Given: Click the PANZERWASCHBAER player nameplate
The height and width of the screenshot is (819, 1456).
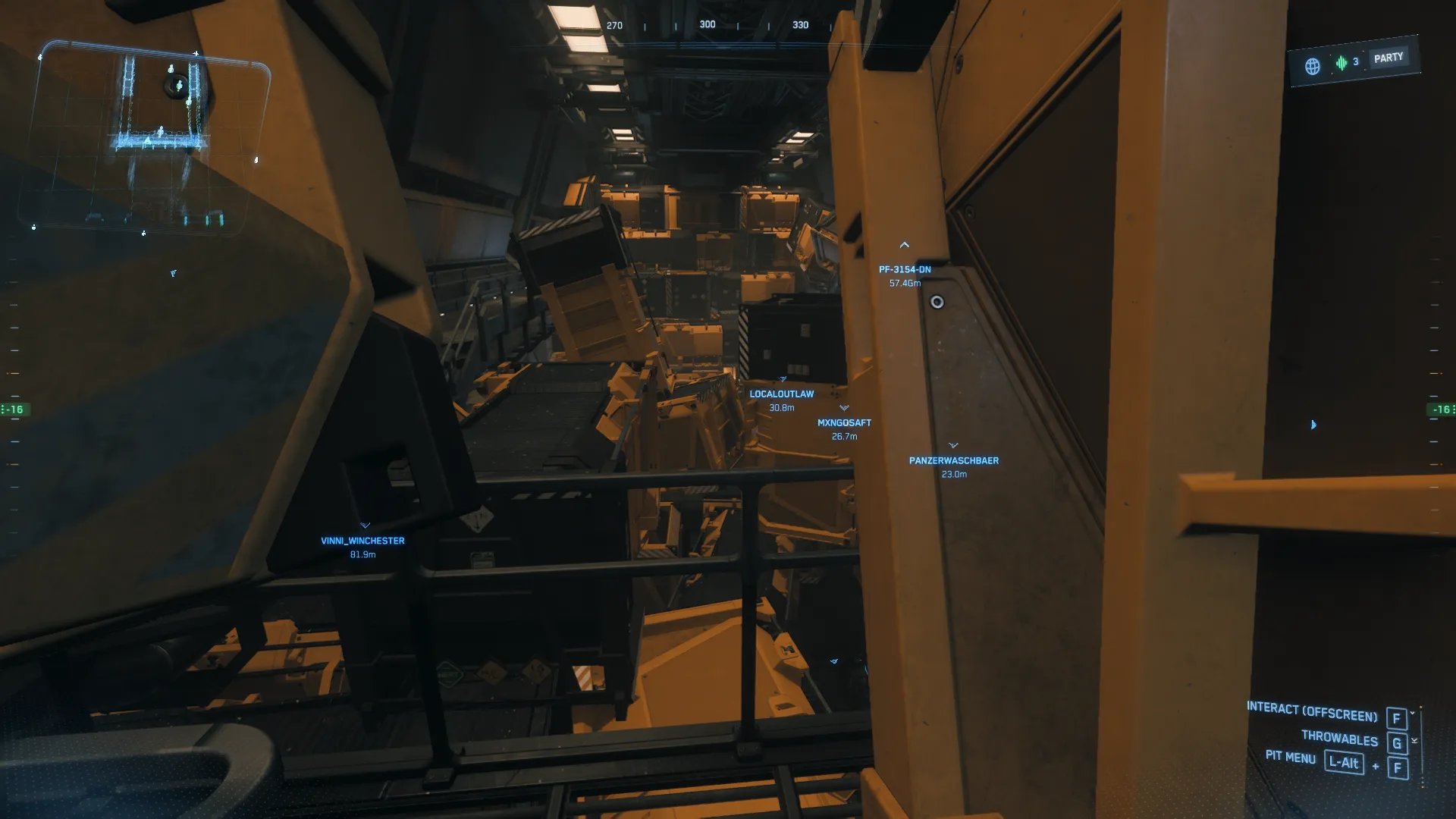Looking at the screenshot, I should 953,460.
